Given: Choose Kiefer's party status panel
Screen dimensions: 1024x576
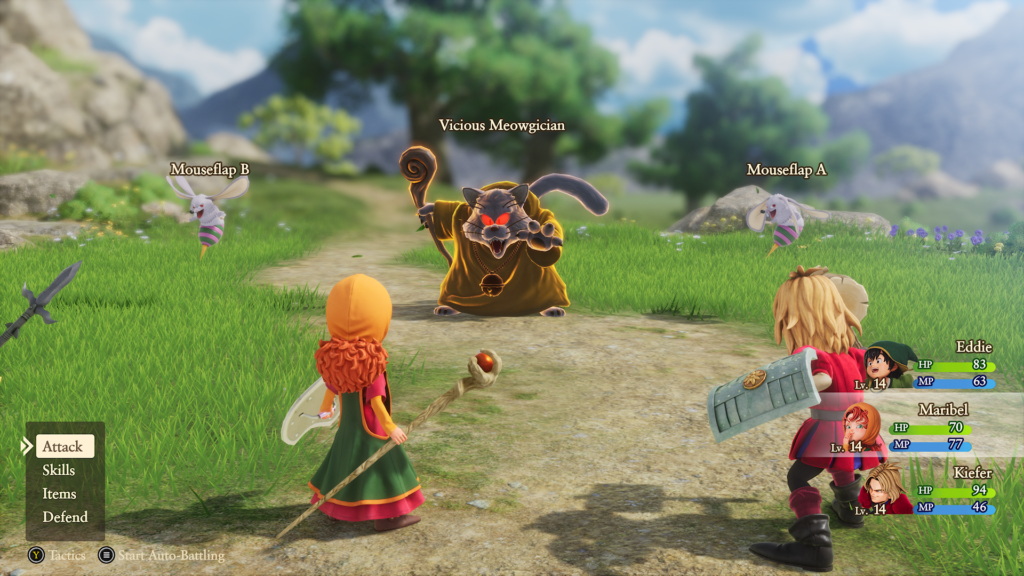Looking at the screenshot, I should pyautogui.click(x=930, y=491).
